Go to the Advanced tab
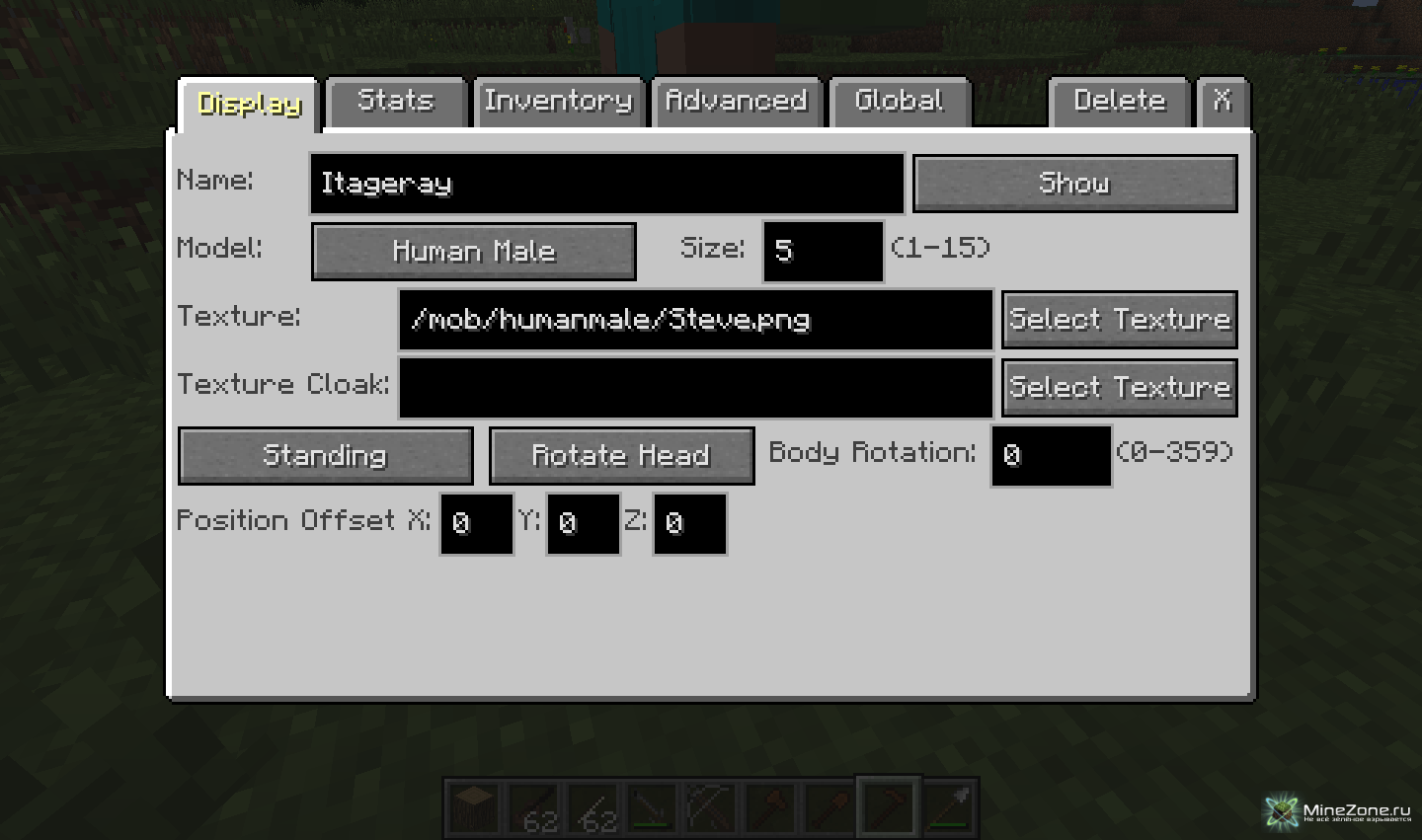Viewport: 1422px width, 840px height. click(x=737, y=102)
